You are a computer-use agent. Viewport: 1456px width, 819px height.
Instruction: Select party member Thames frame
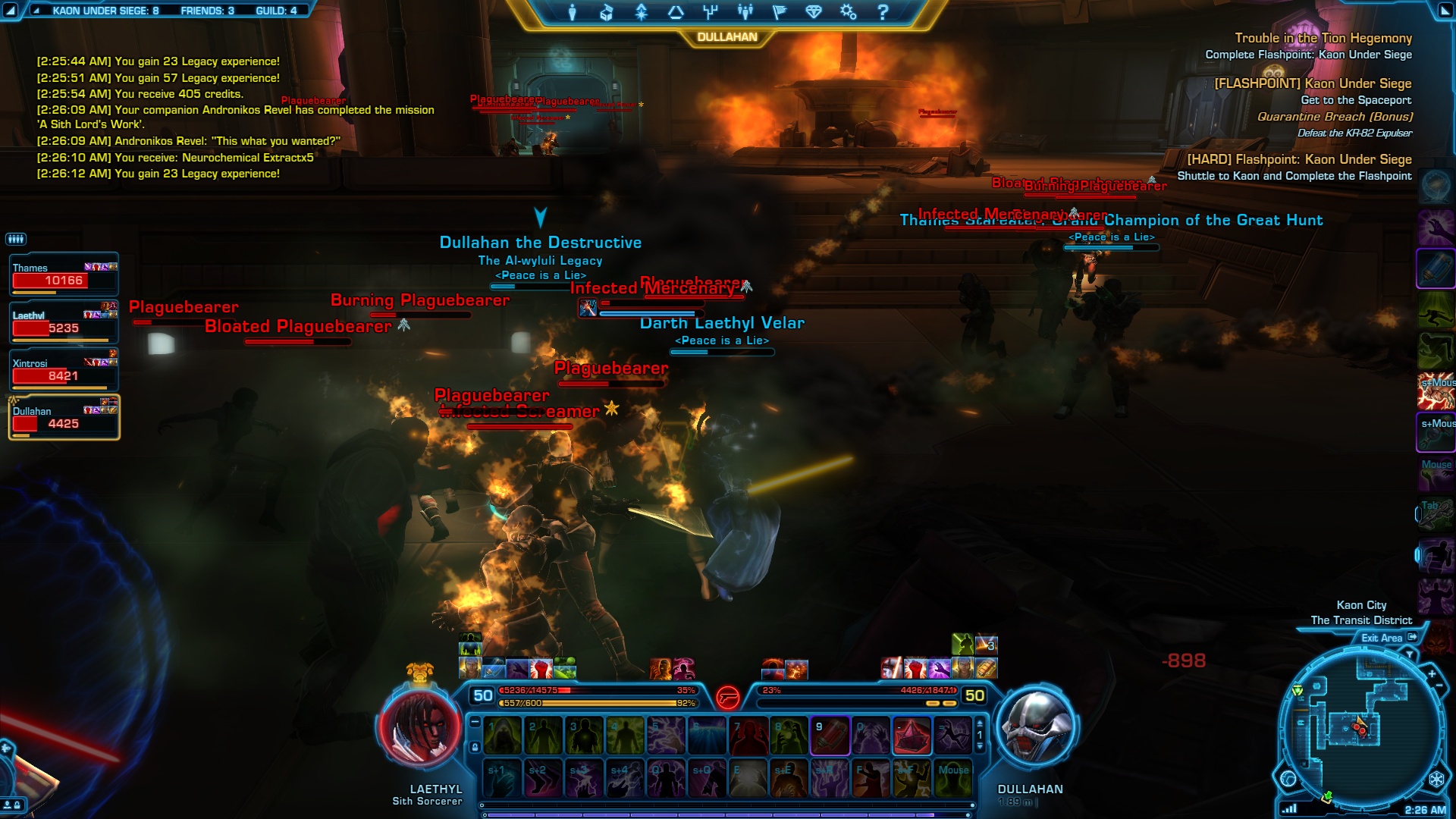pyautogui.click(x=64, y=275)
